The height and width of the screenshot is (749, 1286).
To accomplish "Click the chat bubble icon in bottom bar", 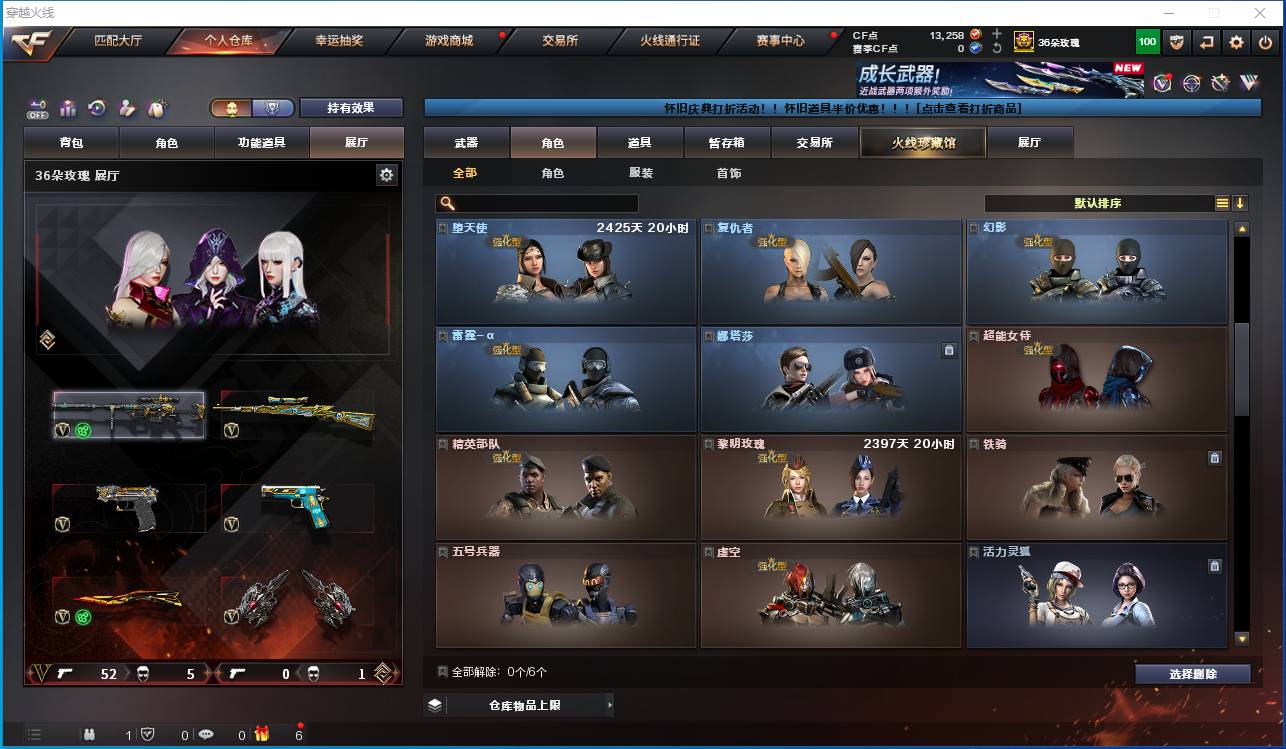I will click(206, 735).
